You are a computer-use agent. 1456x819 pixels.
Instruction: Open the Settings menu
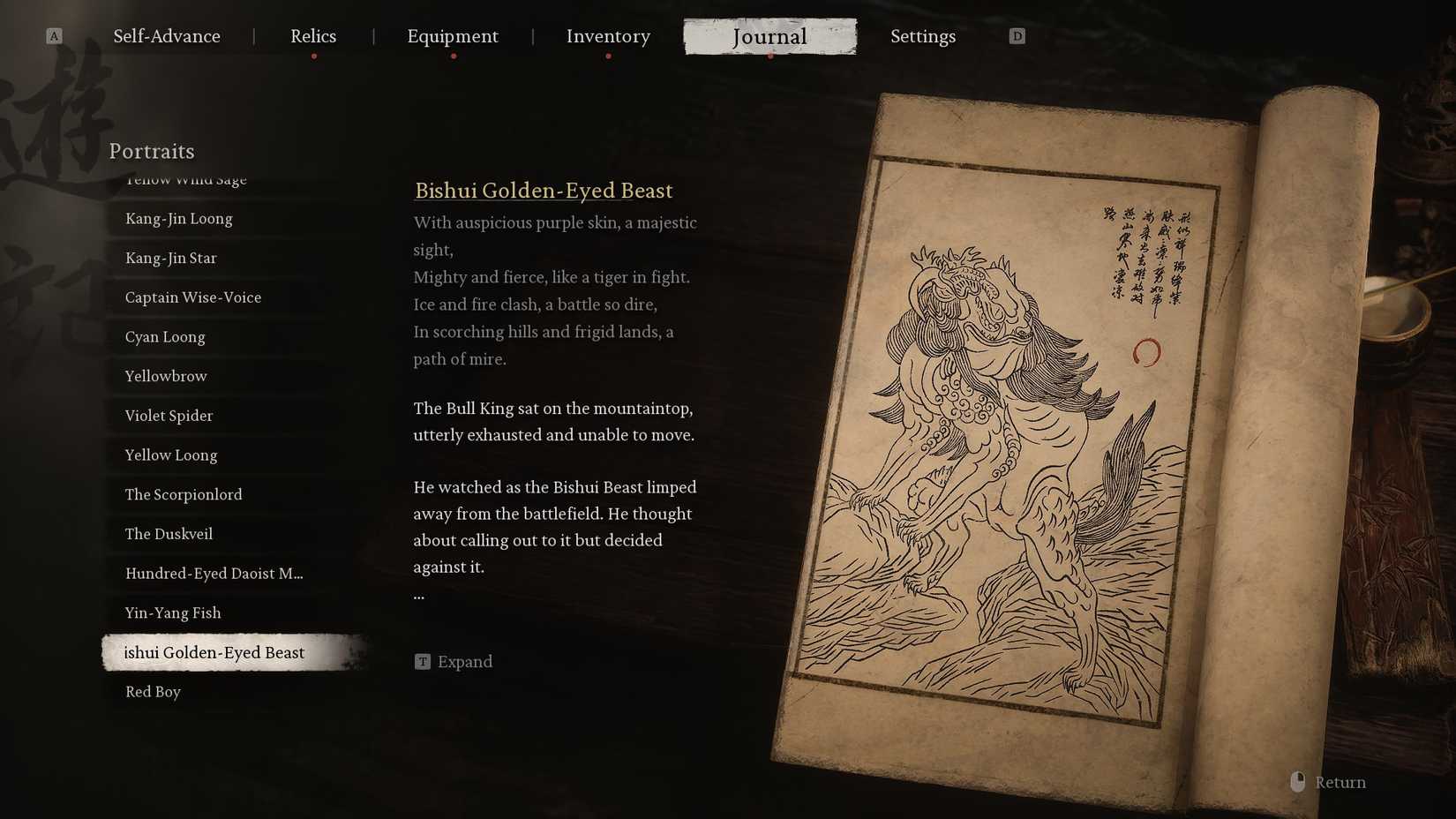point(923,36)
